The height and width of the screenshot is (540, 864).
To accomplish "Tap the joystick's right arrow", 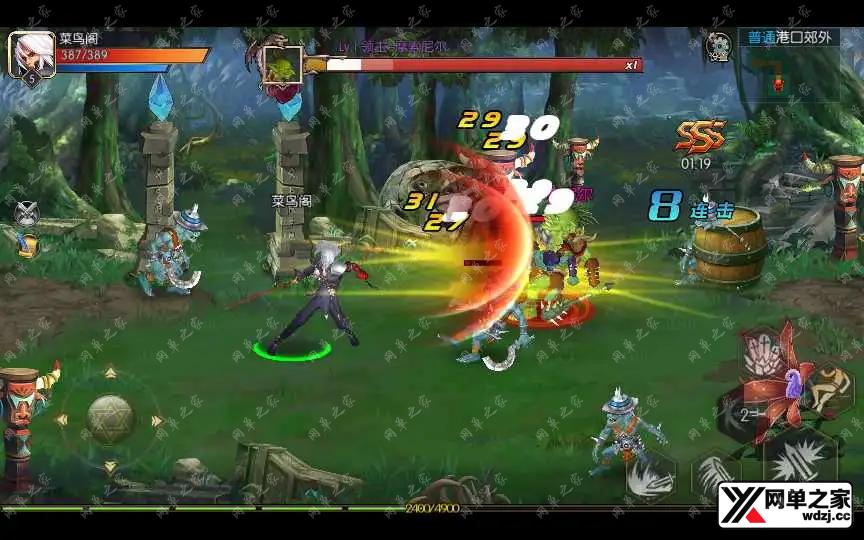I will tap(157, 421).
